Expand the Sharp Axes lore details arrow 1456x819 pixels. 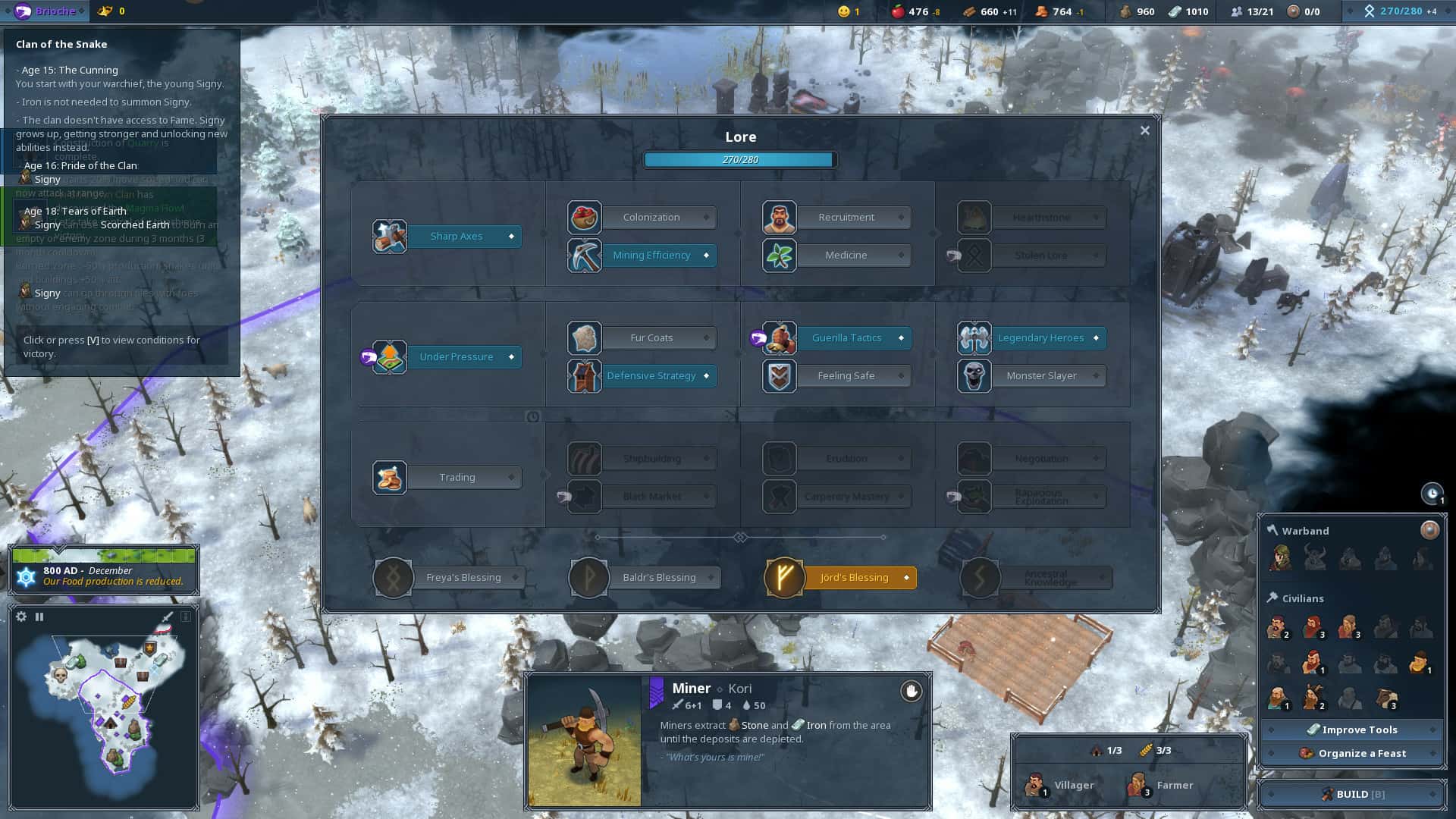pos(513,236)
